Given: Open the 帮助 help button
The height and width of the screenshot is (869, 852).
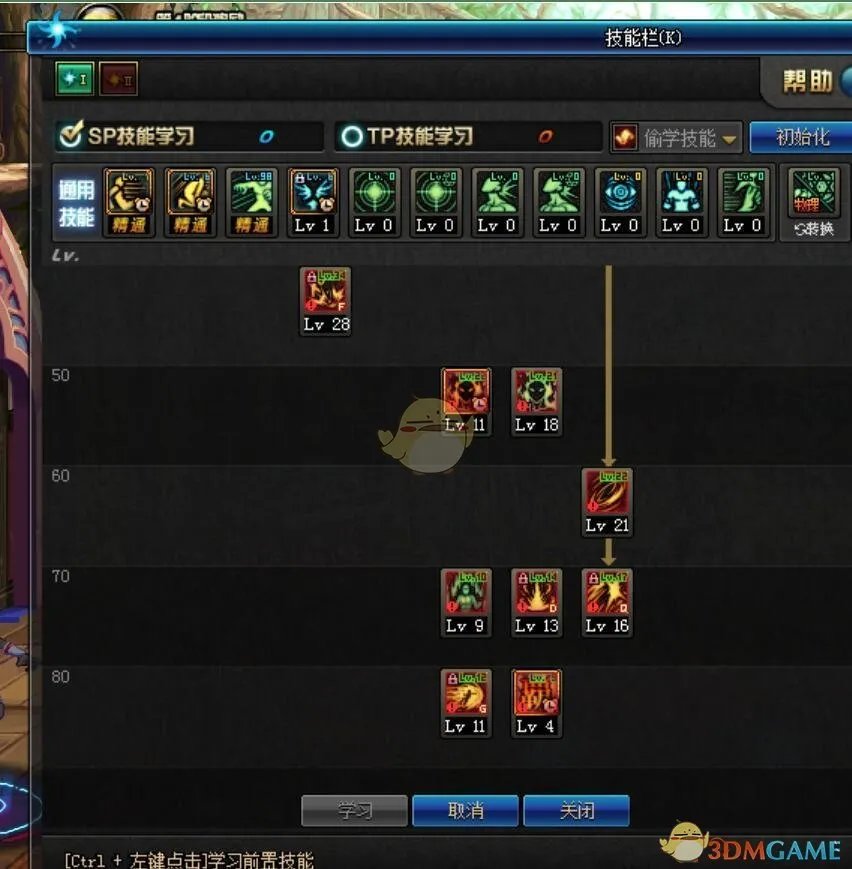Looking at the screenshot, I should [808, 82].
